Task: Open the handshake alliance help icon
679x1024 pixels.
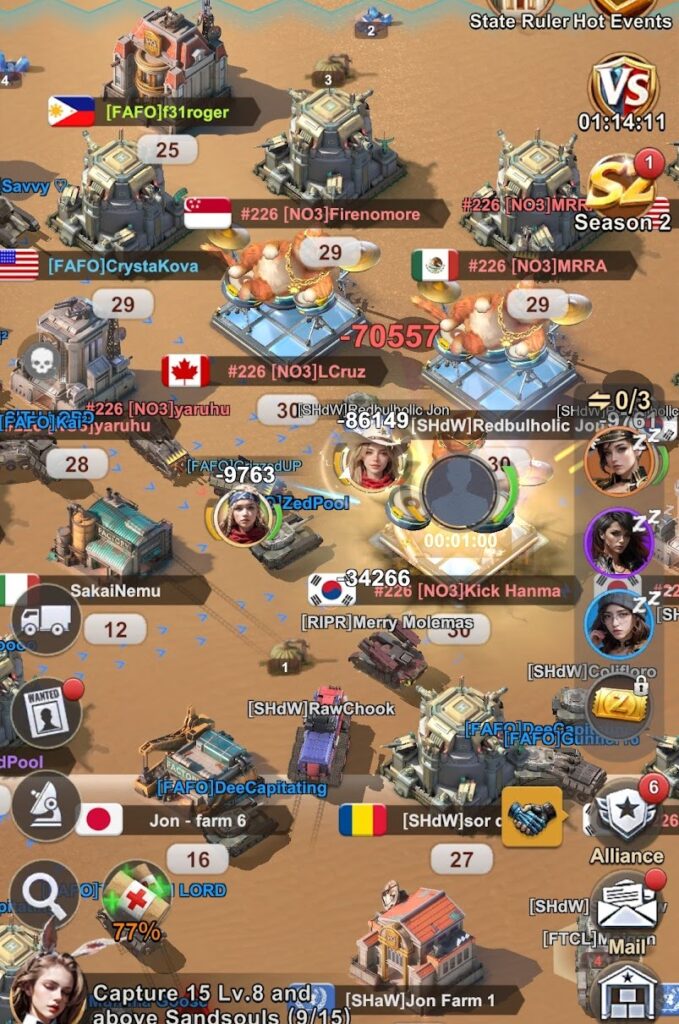Action: pos(531,817)
